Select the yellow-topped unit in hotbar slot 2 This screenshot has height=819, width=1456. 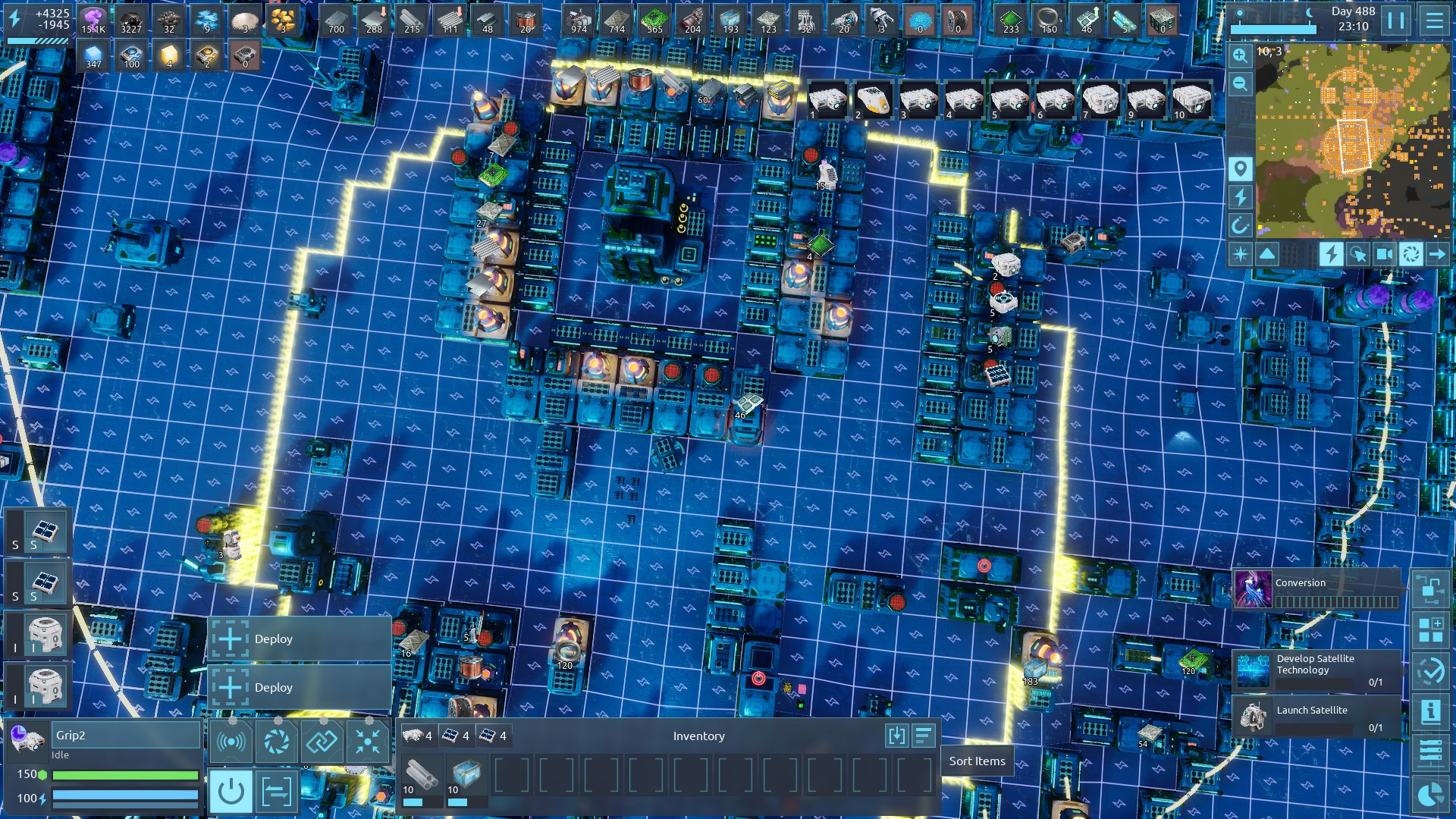pyautogui.click(x=873, y=99)
